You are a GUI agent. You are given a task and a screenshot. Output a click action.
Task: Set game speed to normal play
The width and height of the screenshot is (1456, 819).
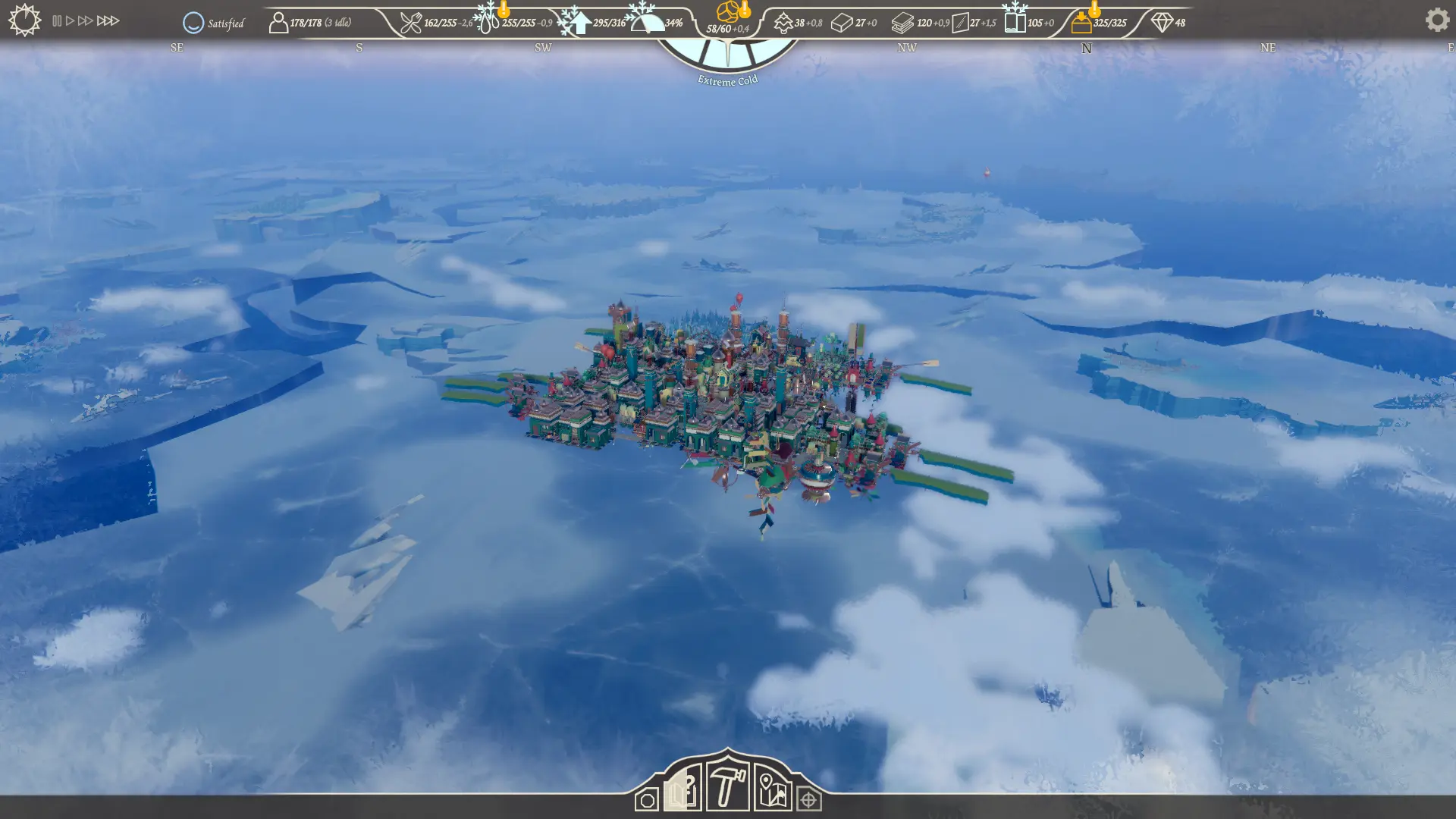coord(71,21)
